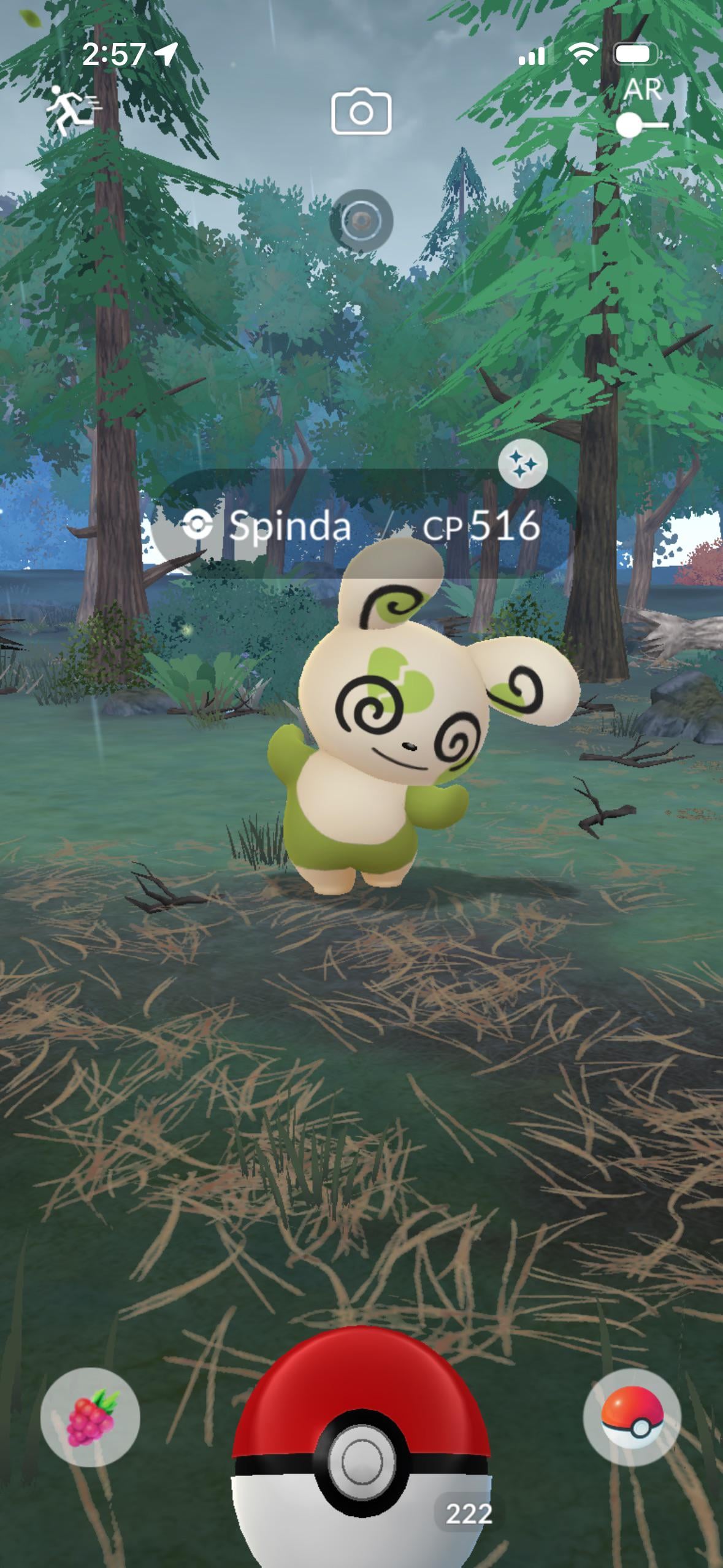Tap the large red Poké Ball

pyautogui.click(x=361, y=1460)
